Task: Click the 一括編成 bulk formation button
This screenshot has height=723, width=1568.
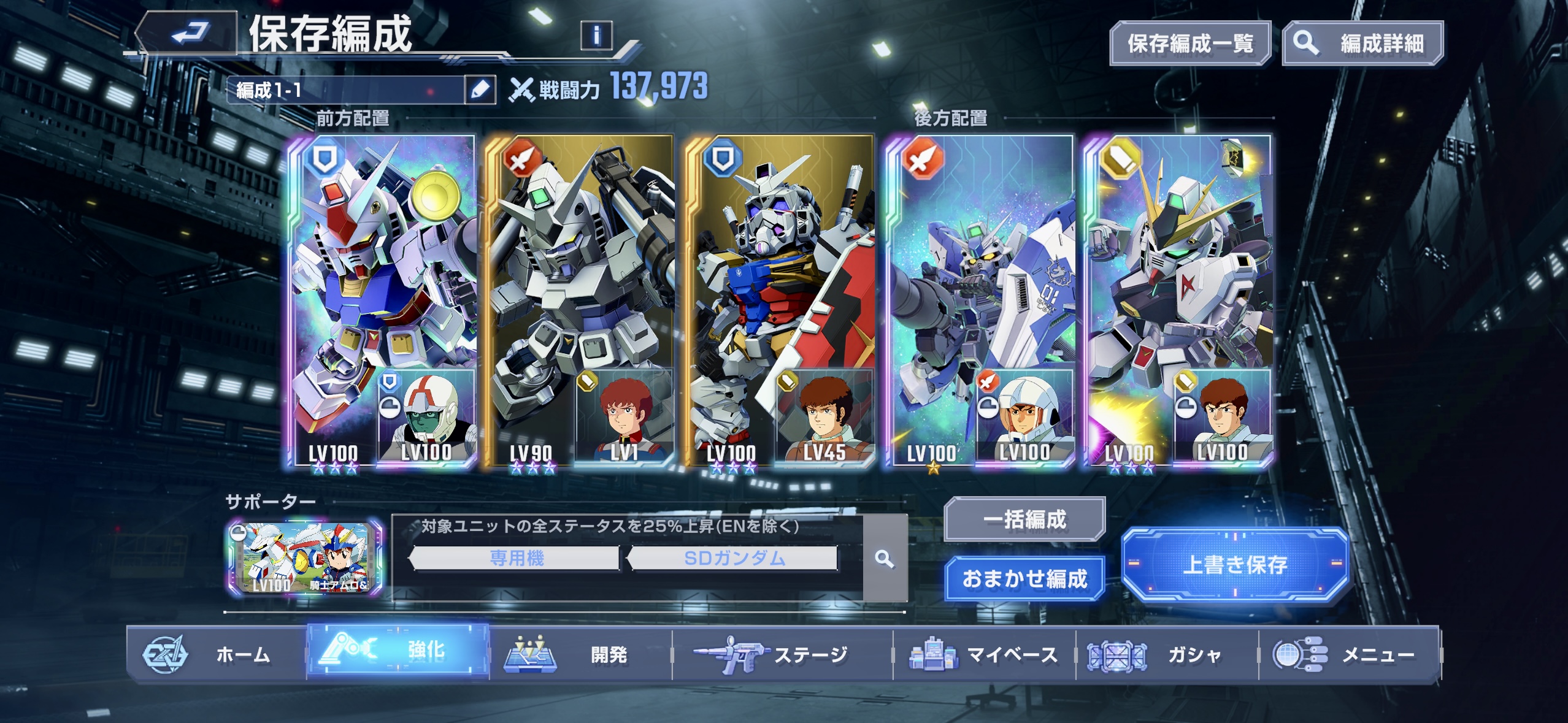Action: point(1024,519)
